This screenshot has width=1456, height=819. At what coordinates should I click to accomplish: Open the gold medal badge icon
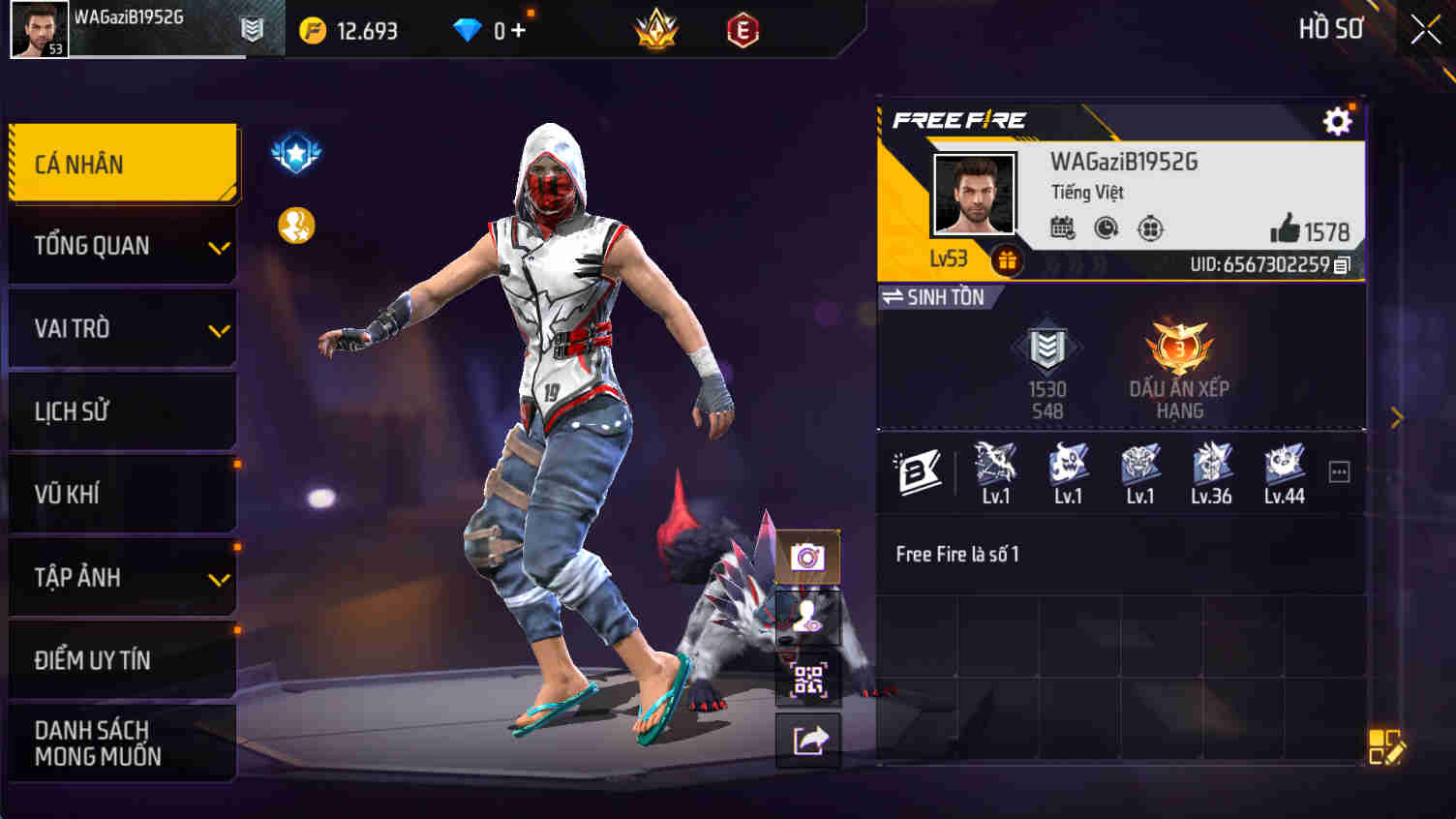pos(295,224)
